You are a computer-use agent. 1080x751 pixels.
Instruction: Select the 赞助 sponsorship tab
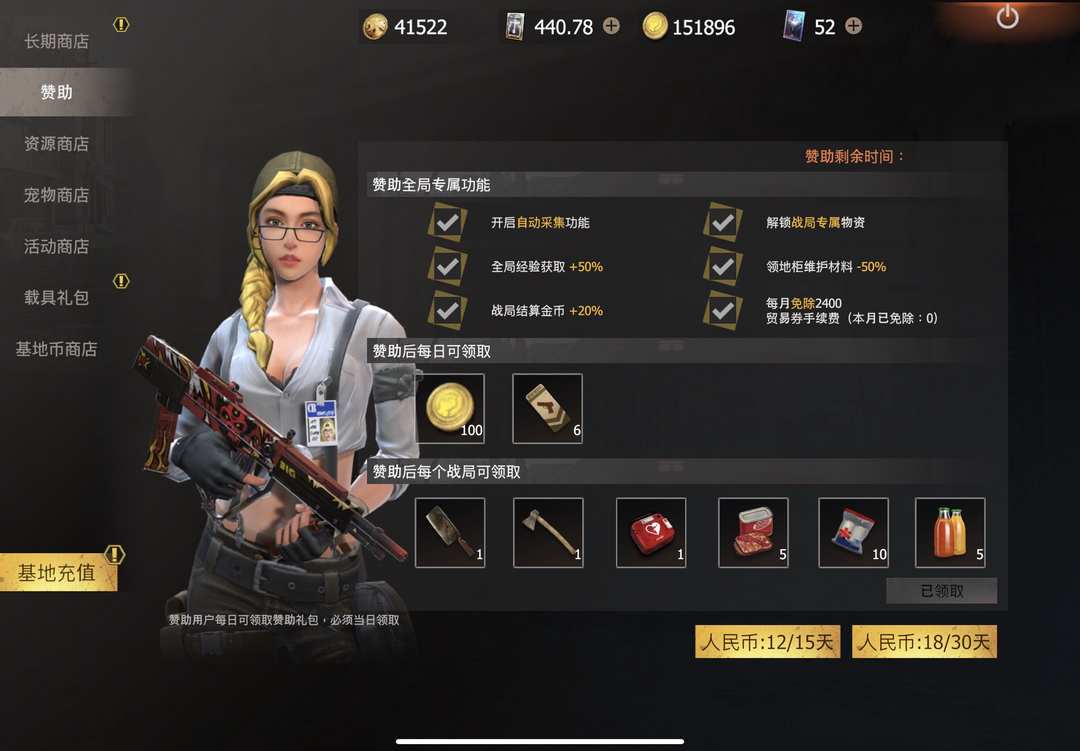pyautogui.click(x=57, y=92)
